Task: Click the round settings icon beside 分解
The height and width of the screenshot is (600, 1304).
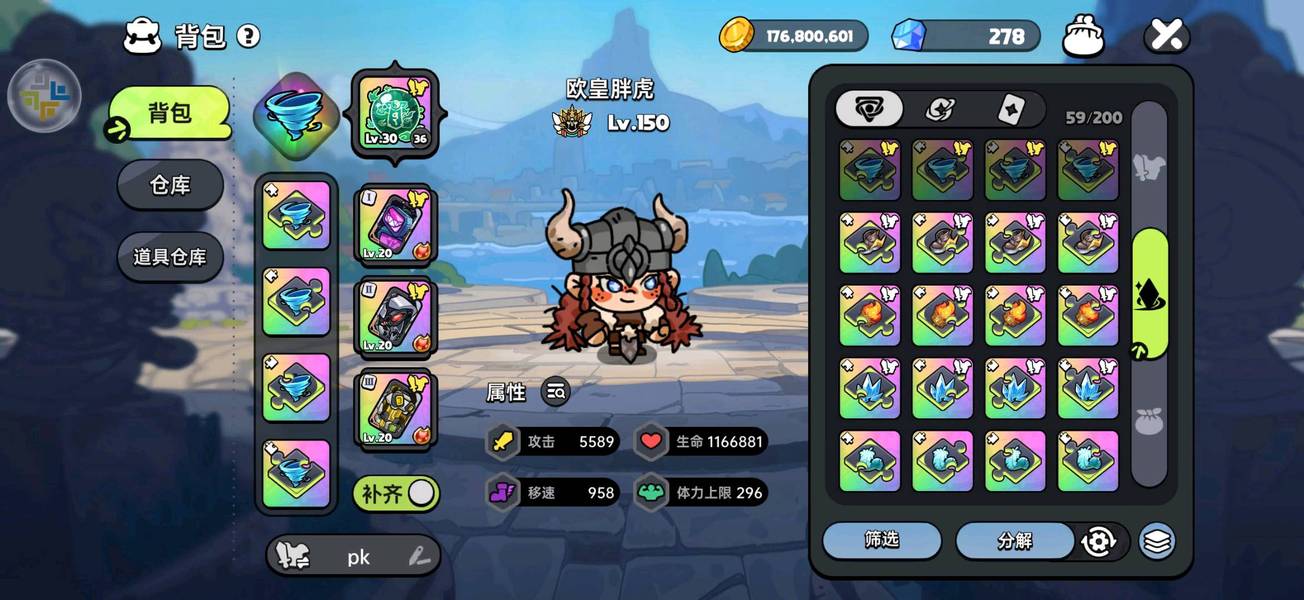Action: pos(1098,541)
